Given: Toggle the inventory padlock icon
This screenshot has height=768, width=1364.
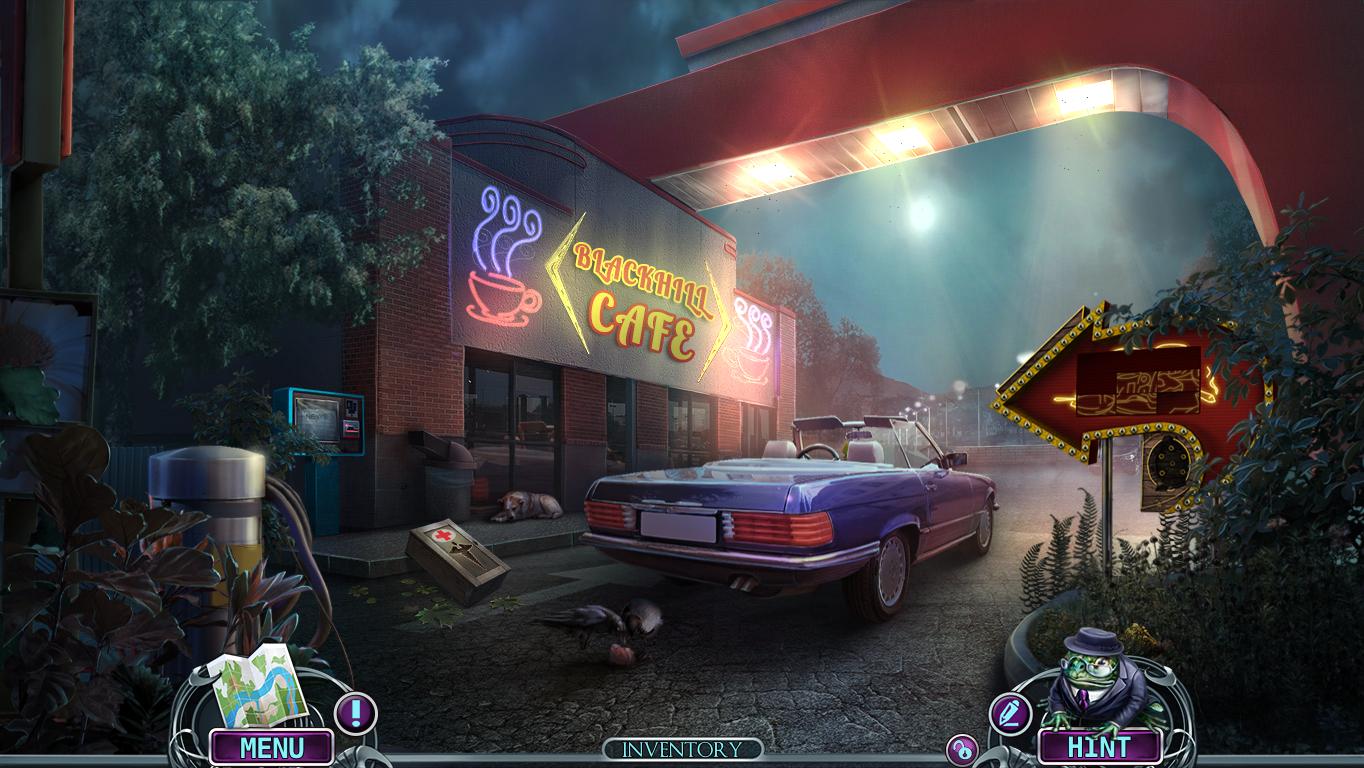Looking at the screenshot, I should (962, 749).
